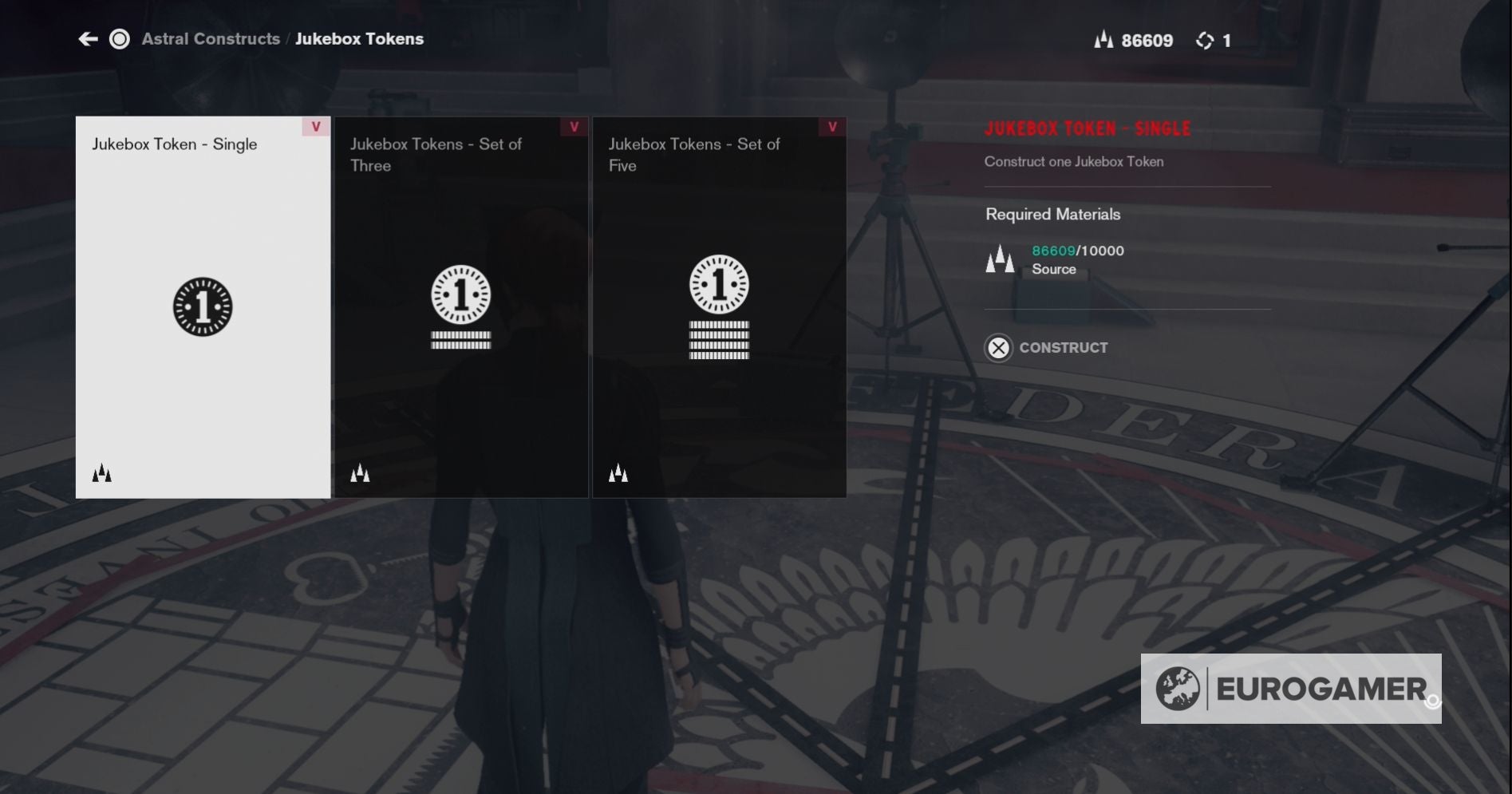Image resolution: width=1512 pixels, height=794 pixels.
Task: Select the circular record icon beside Astral Constructs
Action: click(x=119, y=39)
